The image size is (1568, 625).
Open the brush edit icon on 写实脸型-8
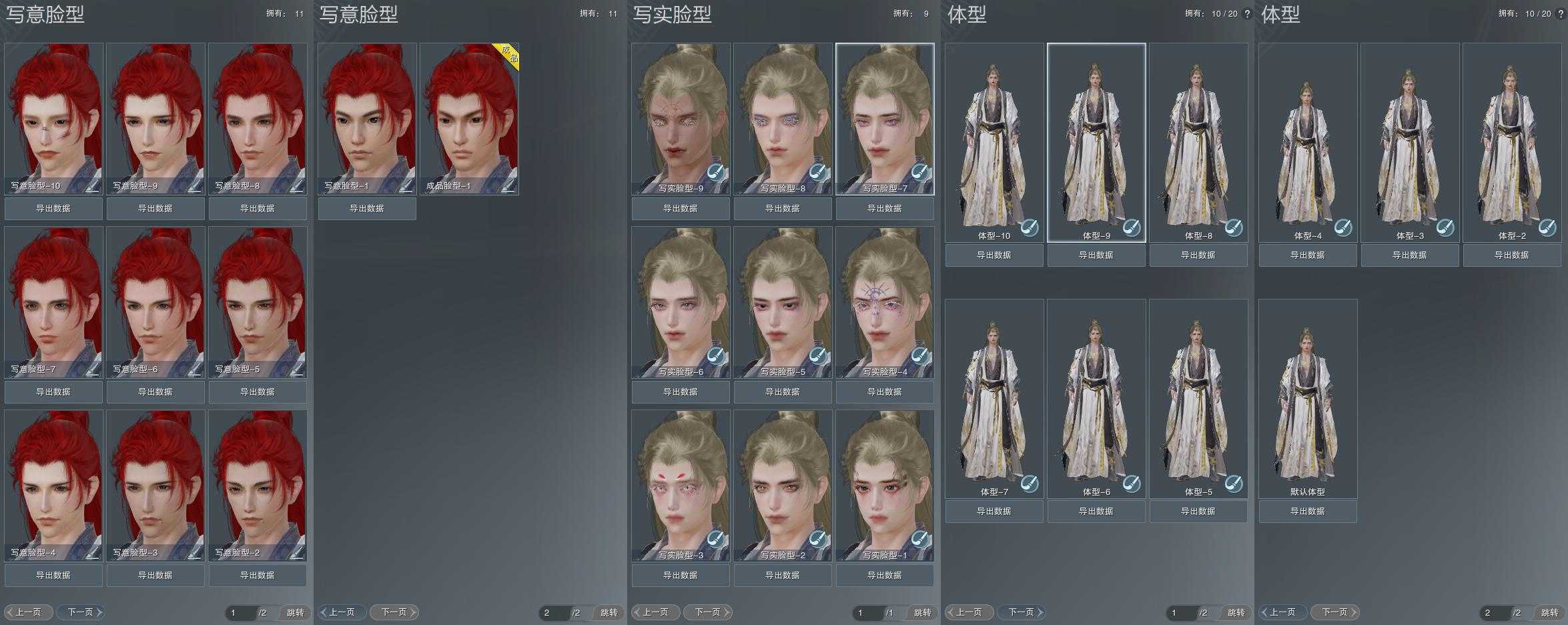pyautogui.click(x=819, y=172)
